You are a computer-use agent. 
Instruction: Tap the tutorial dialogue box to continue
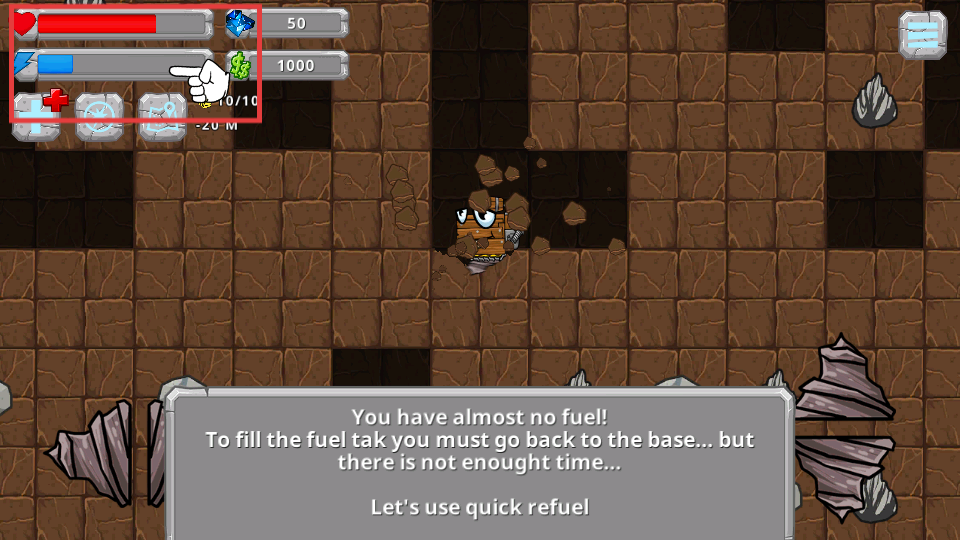coord(480,462)
